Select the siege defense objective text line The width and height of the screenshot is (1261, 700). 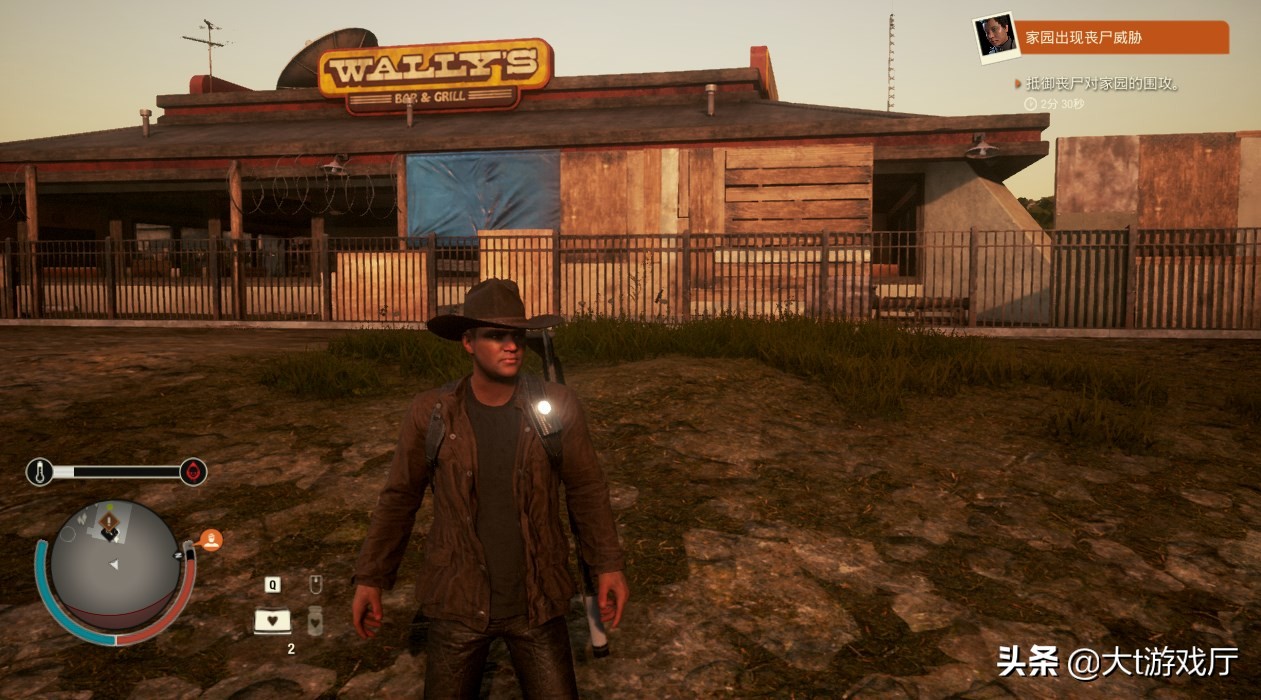point(1102,84)
